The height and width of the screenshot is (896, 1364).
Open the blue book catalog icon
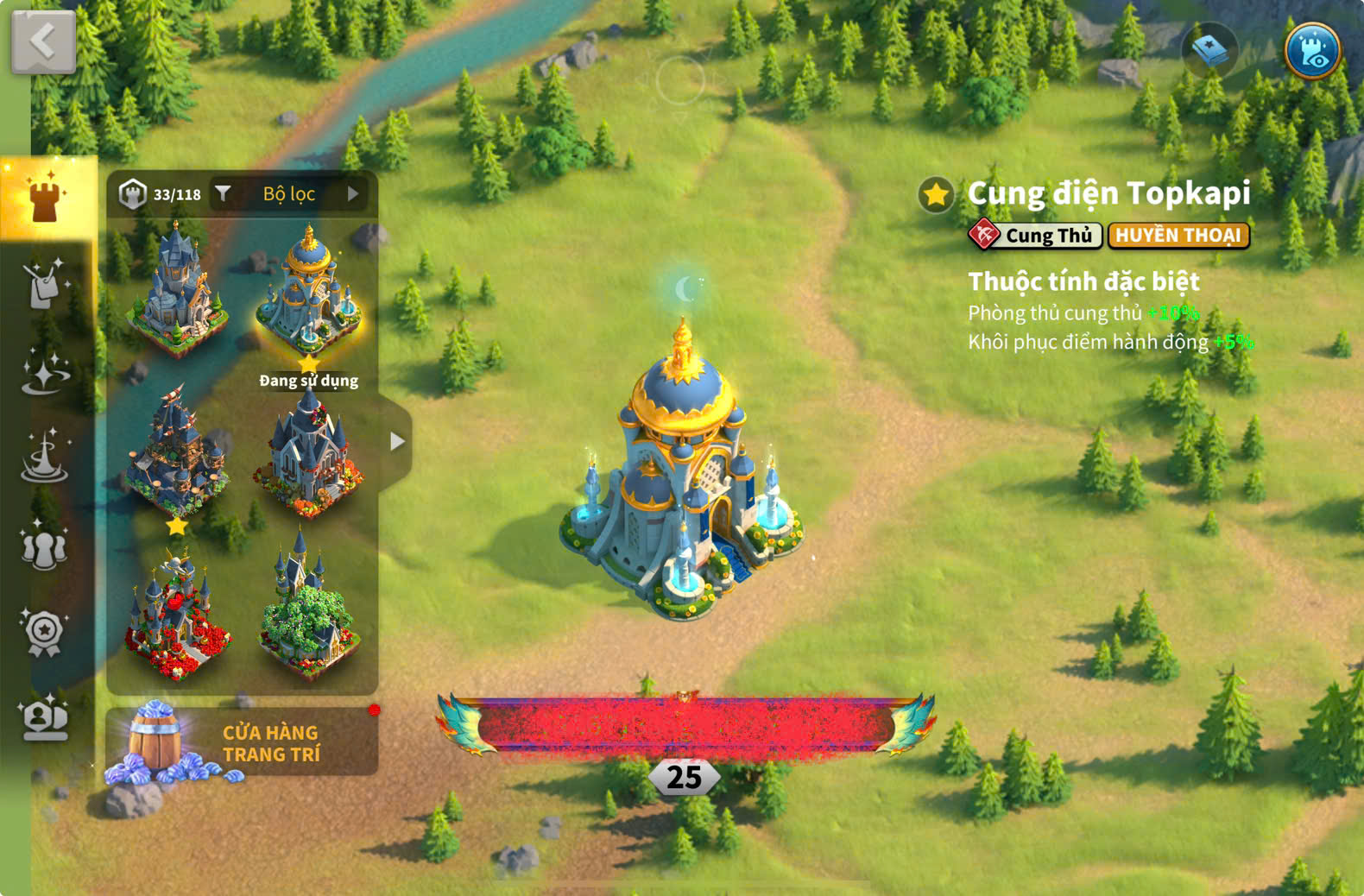(1209, 50)
